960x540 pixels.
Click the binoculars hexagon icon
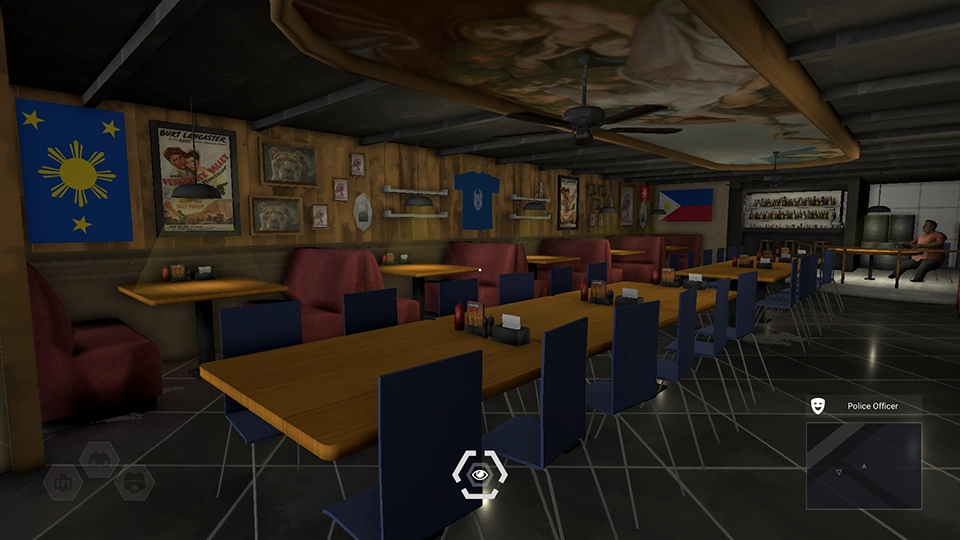[x=100, y=459]
